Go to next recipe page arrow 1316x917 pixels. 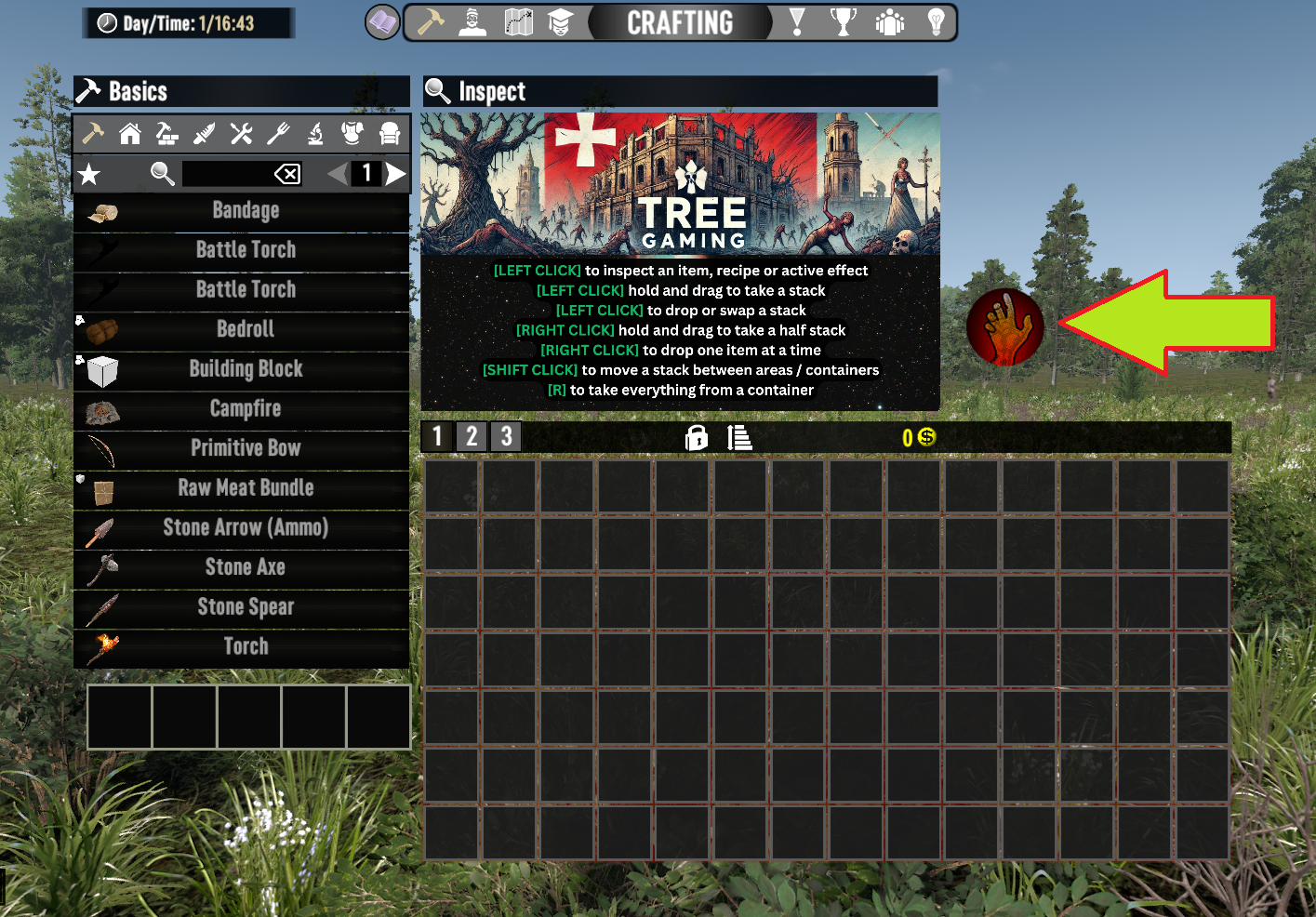[x=396, y=174]
